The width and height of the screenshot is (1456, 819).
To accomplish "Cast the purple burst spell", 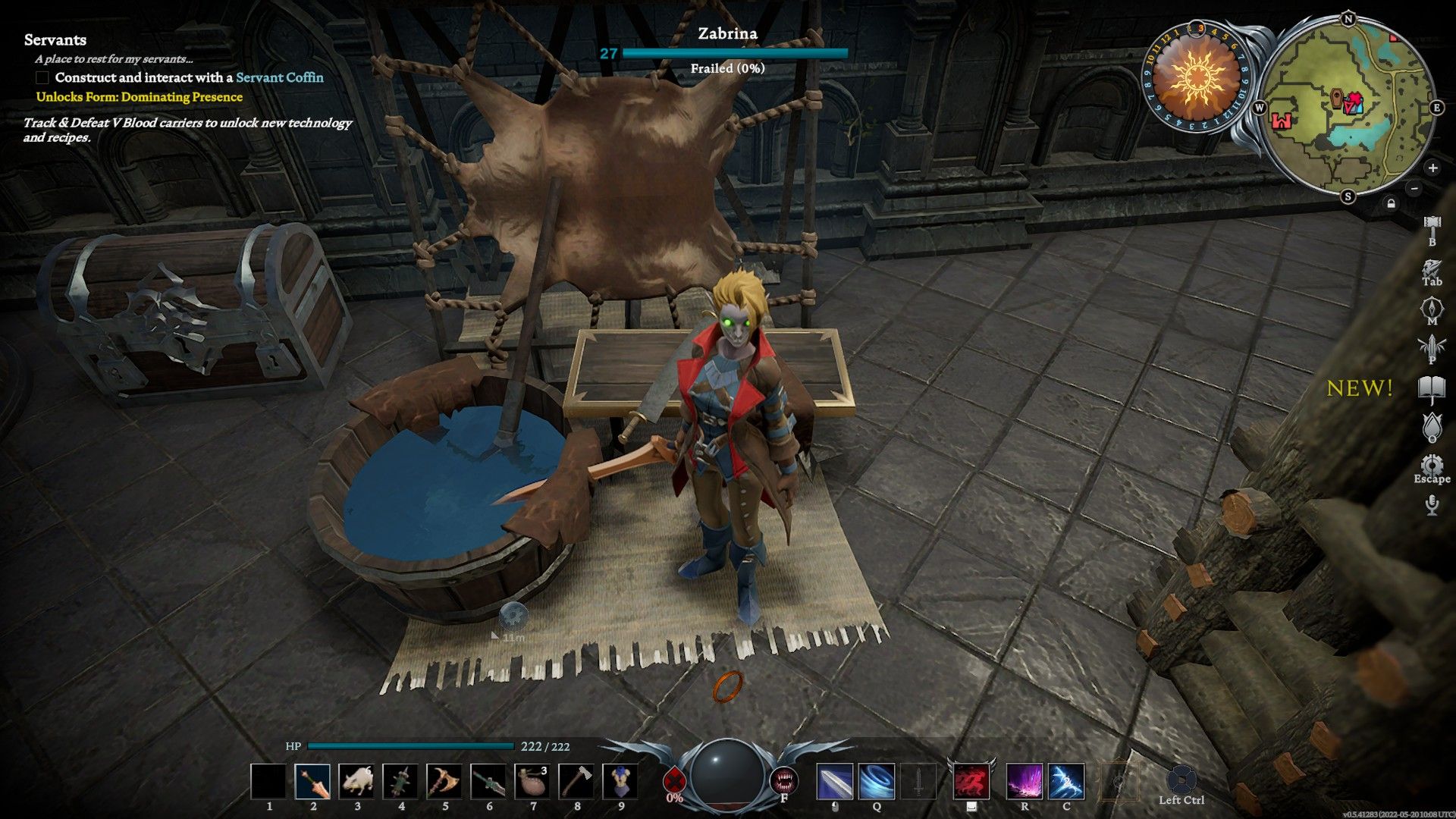I will [1024, 782].
